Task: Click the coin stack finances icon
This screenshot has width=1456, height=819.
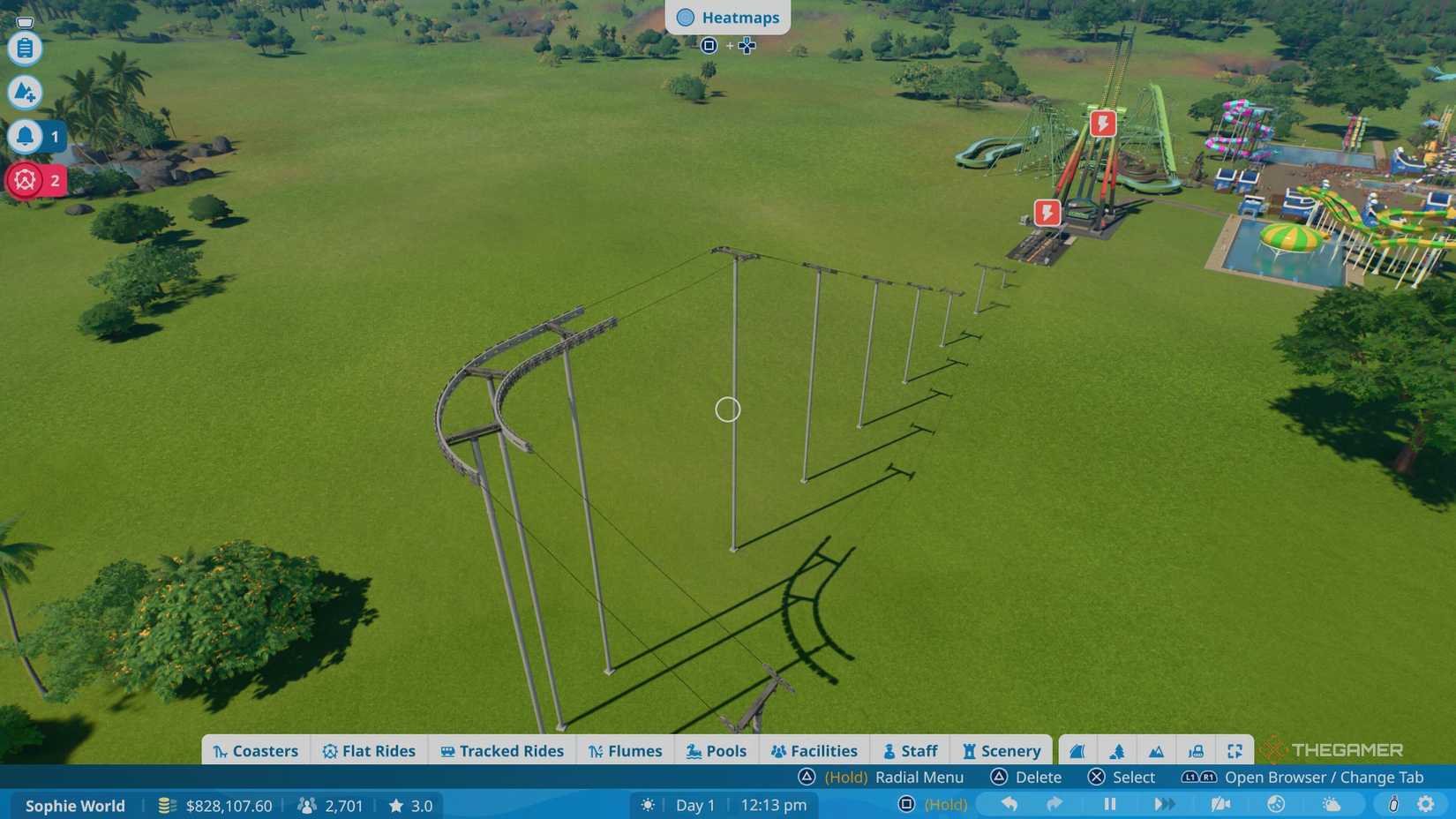Action: (165, 806)
